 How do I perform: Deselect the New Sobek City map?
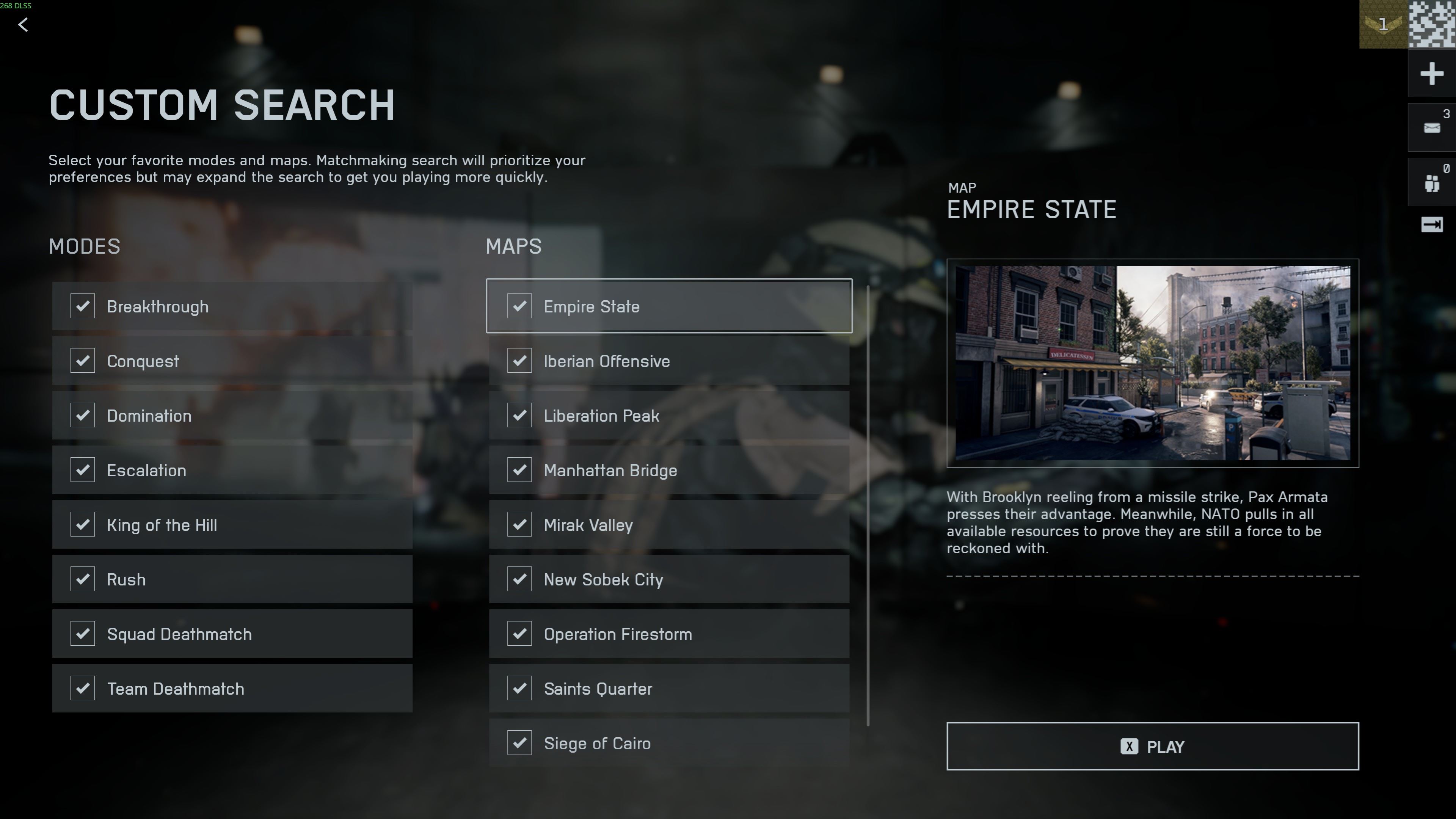point(519,579)
